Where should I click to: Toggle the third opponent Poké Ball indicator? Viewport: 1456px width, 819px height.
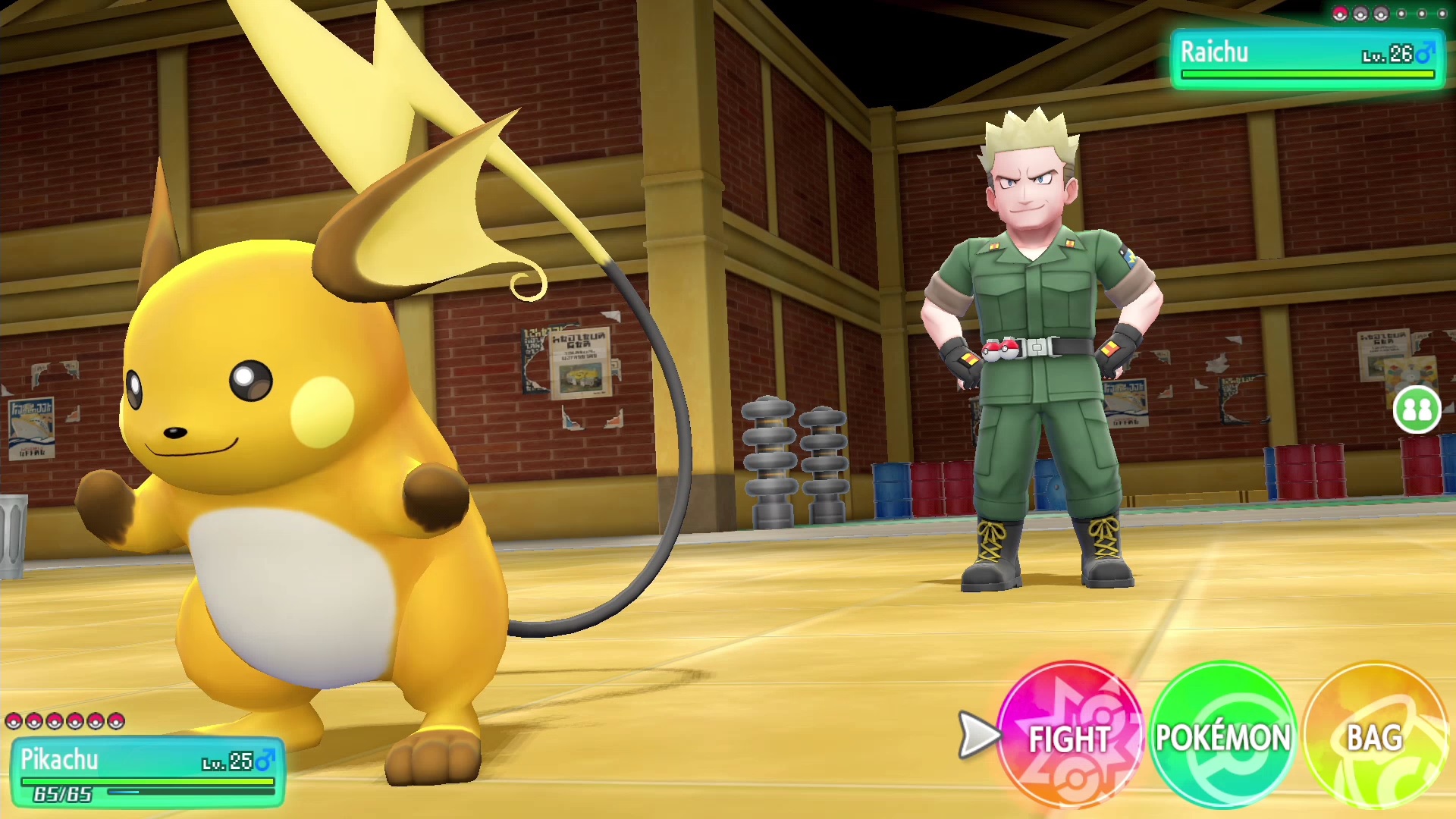click(x=1381, y=14)
